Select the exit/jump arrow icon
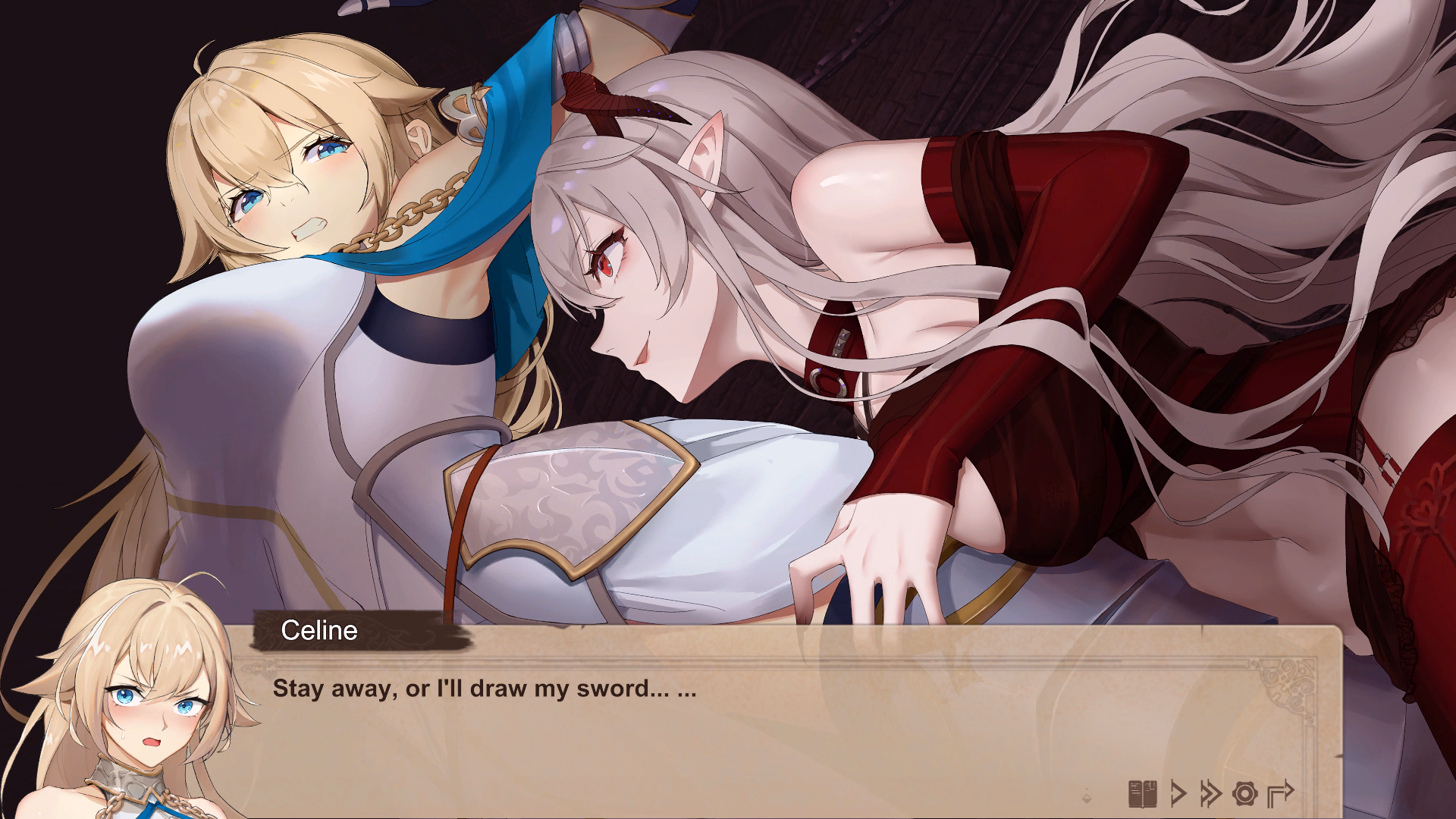 pyautogui.click(x=1279, y=792)
